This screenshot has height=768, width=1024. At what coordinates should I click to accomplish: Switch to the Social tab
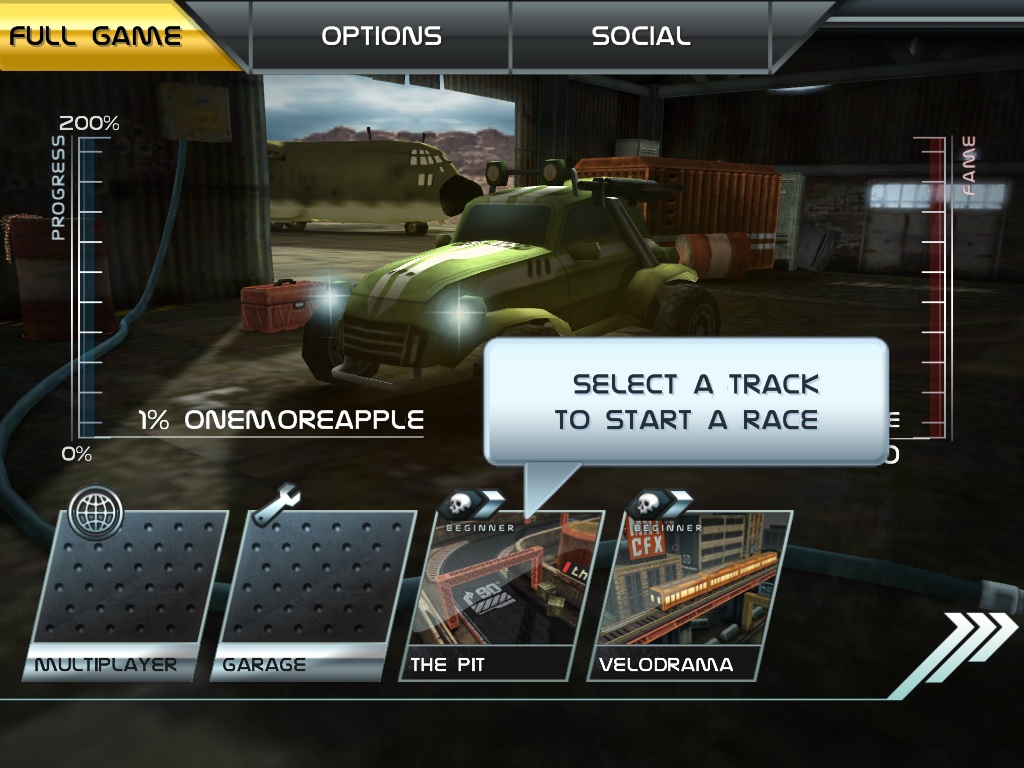coord(641,37)
